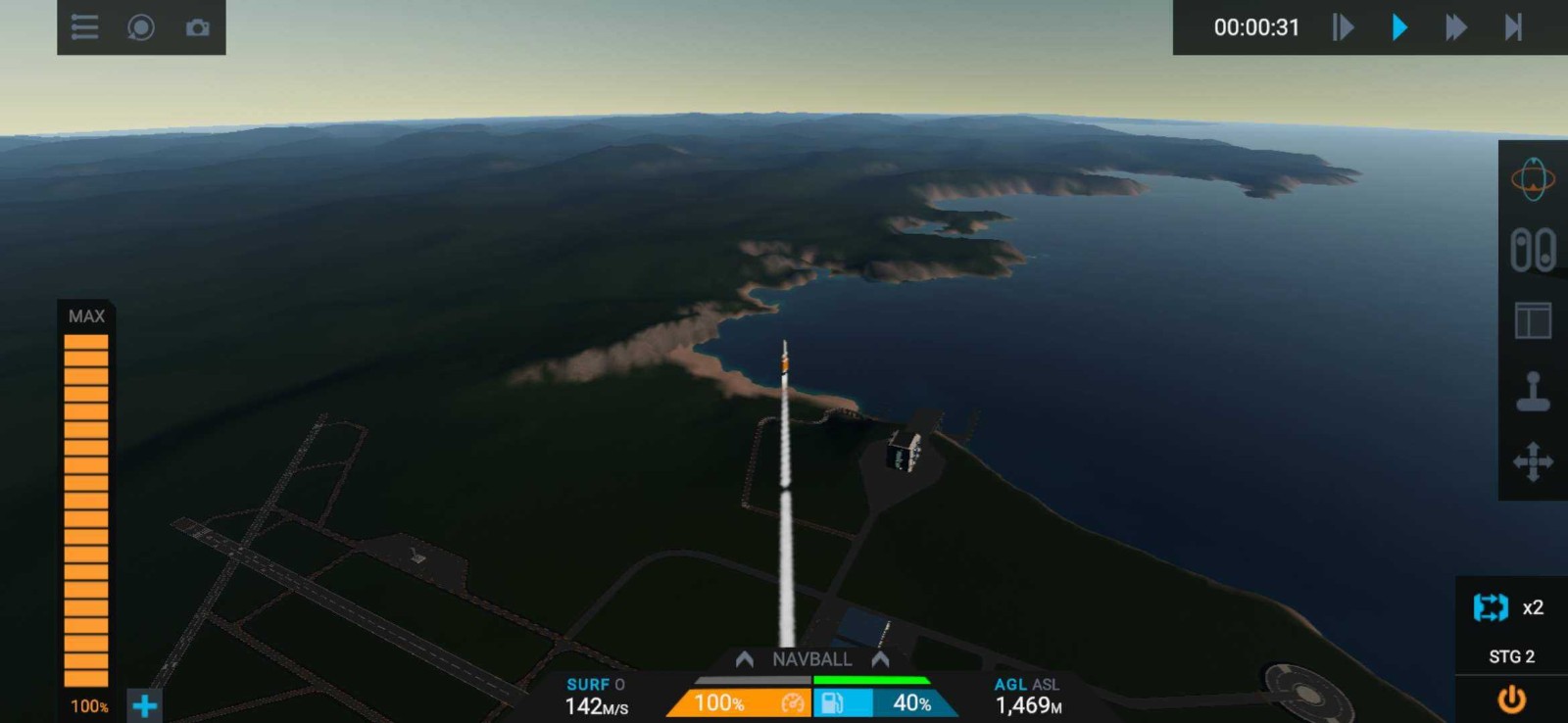Open the flight info panel icon
Viewport: 1568px width, 723px height.
1535,318
